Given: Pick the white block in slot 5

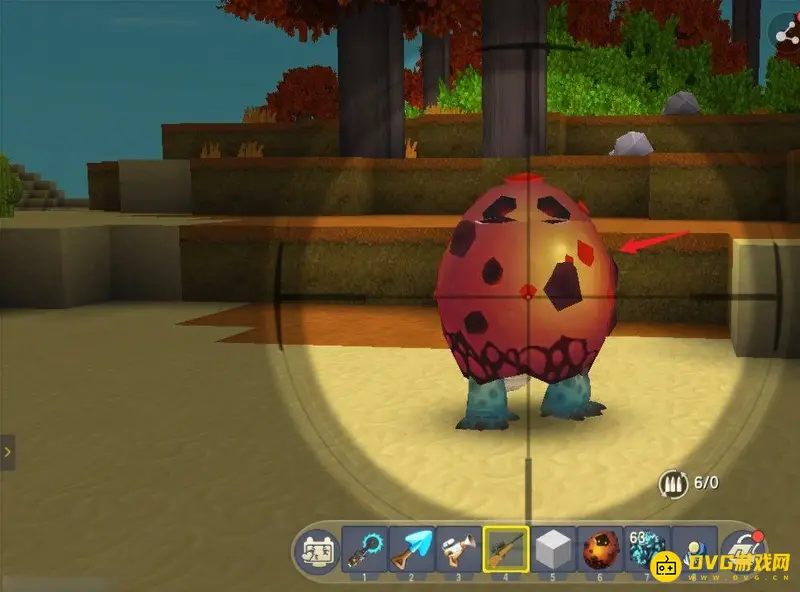Looking at the screenshot, I should (553, 551).
